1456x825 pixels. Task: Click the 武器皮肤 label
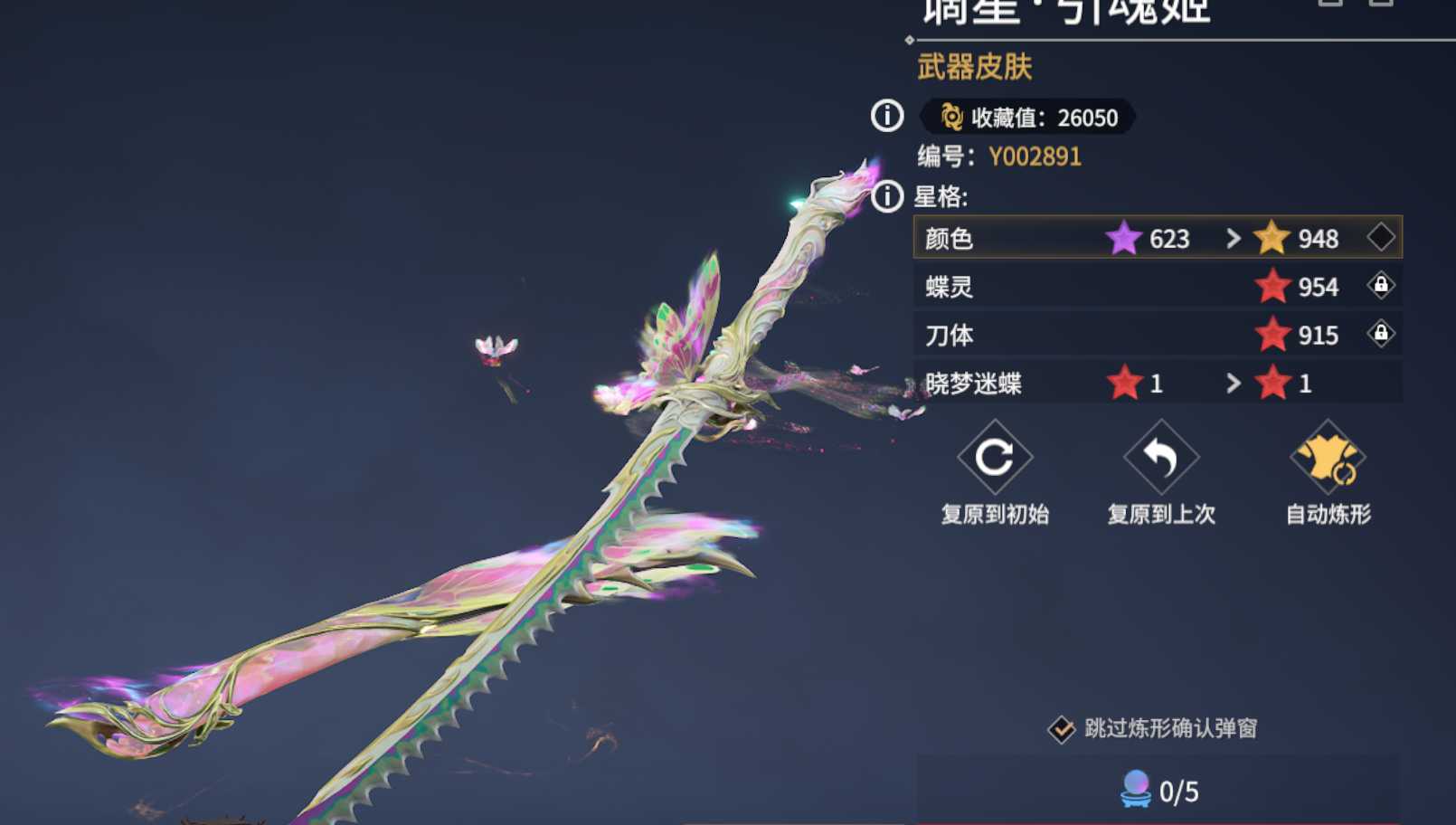[974, 65]
